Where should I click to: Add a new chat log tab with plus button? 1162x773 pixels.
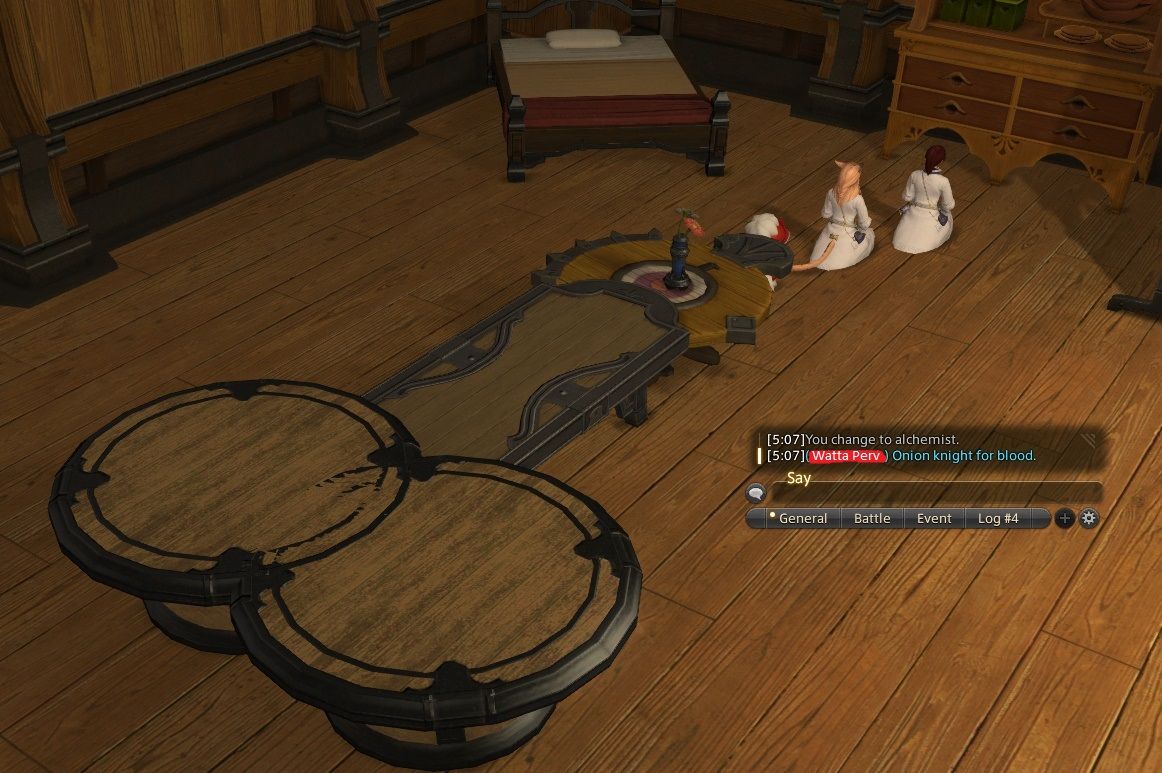pos(1065,518)
